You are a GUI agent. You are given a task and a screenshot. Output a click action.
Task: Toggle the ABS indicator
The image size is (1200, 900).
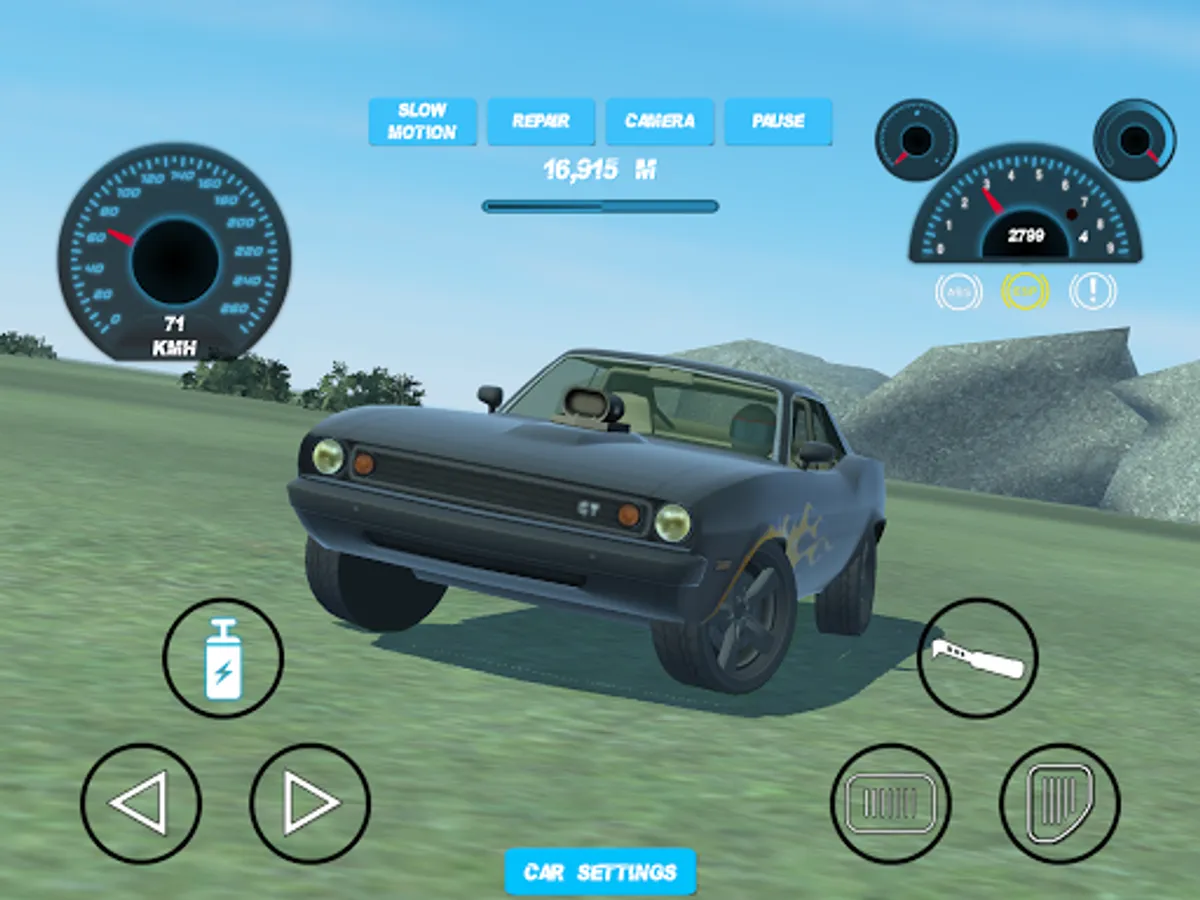point(958,291)
